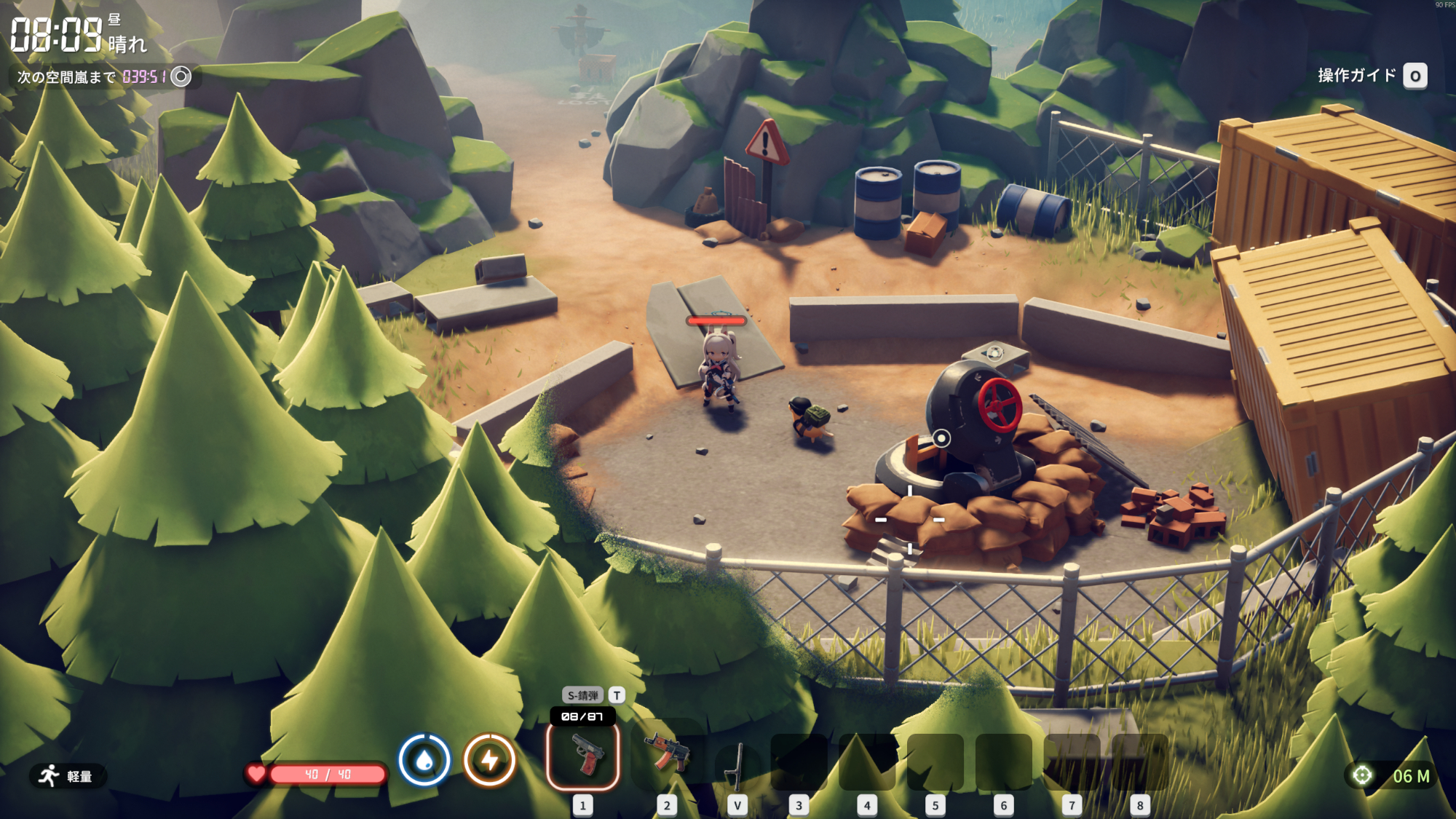
Task: Click the 軽量 running-figure weight indicator
Action: (x=67, y=776)
